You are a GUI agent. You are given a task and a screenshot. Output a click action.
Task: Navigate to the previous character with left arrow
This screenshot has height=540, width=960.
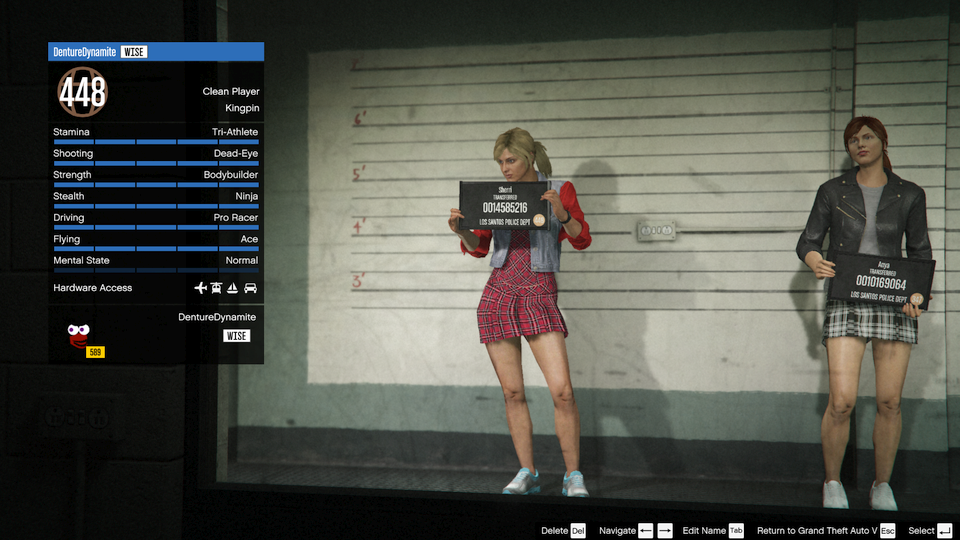[646, 530]
